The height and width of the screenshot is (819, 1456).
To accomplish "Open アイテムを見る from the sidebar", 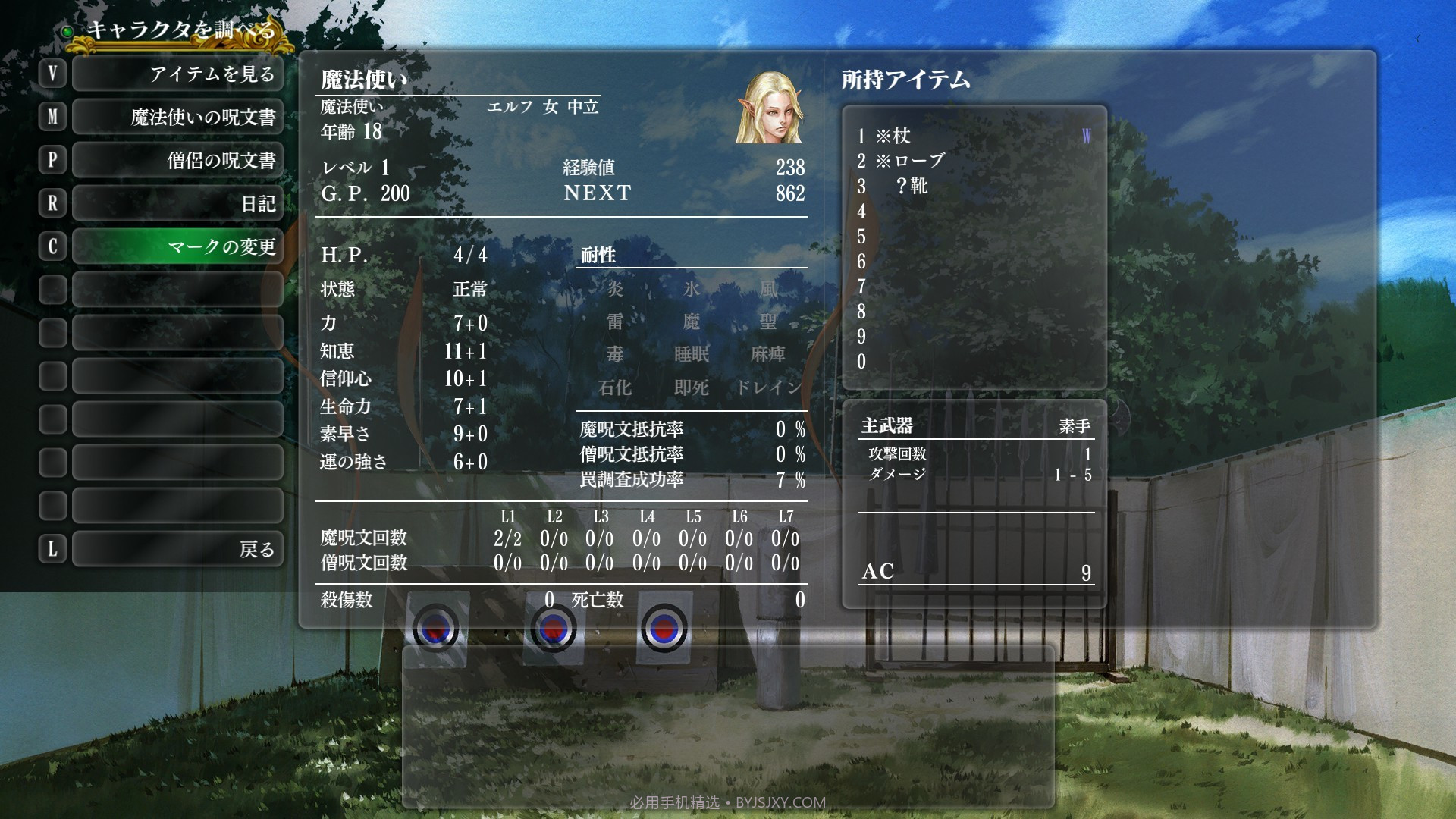I will [177, 74].
